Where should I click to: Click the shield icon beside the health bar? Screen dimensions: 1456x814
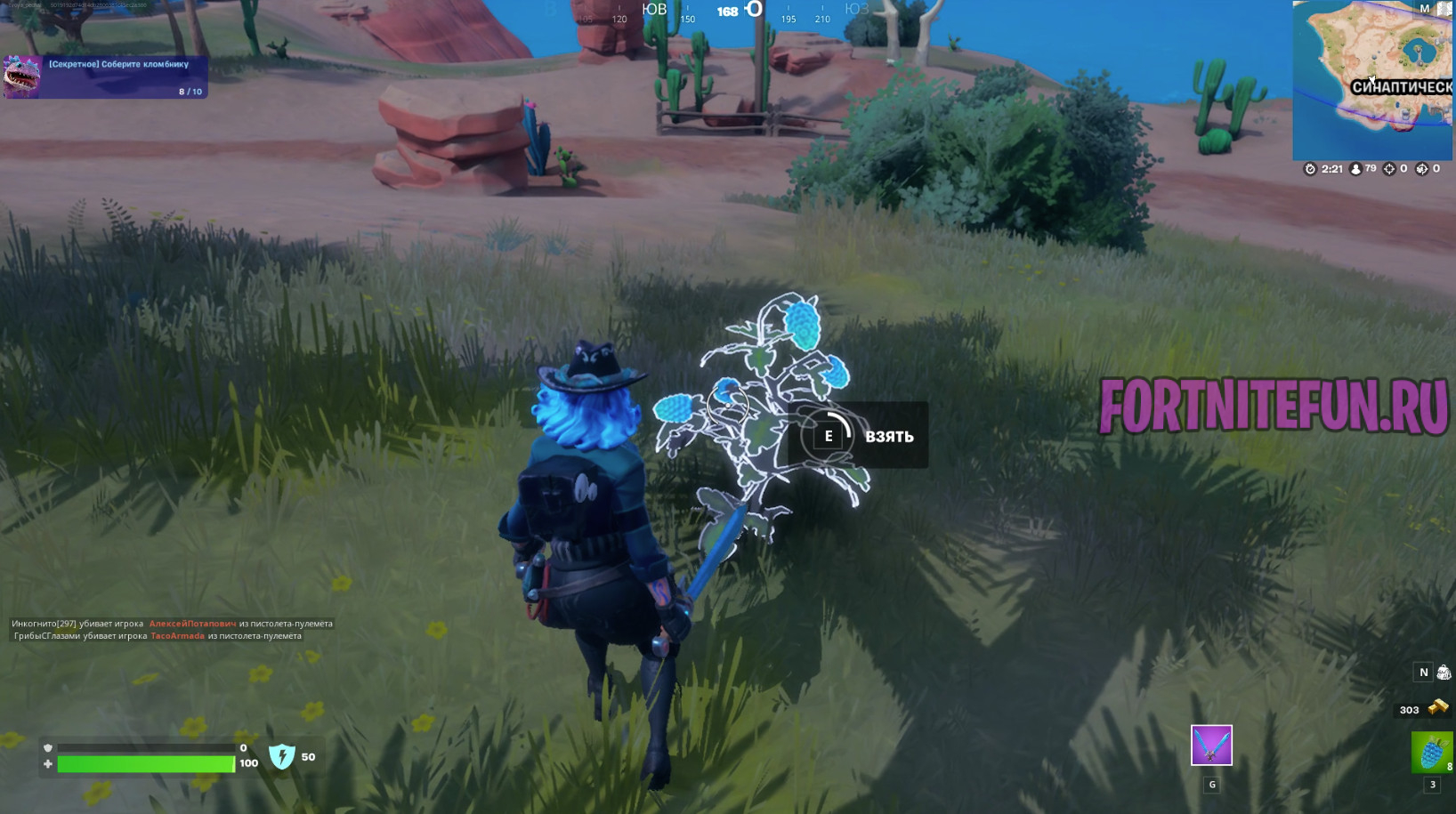[x=282, y=756]
